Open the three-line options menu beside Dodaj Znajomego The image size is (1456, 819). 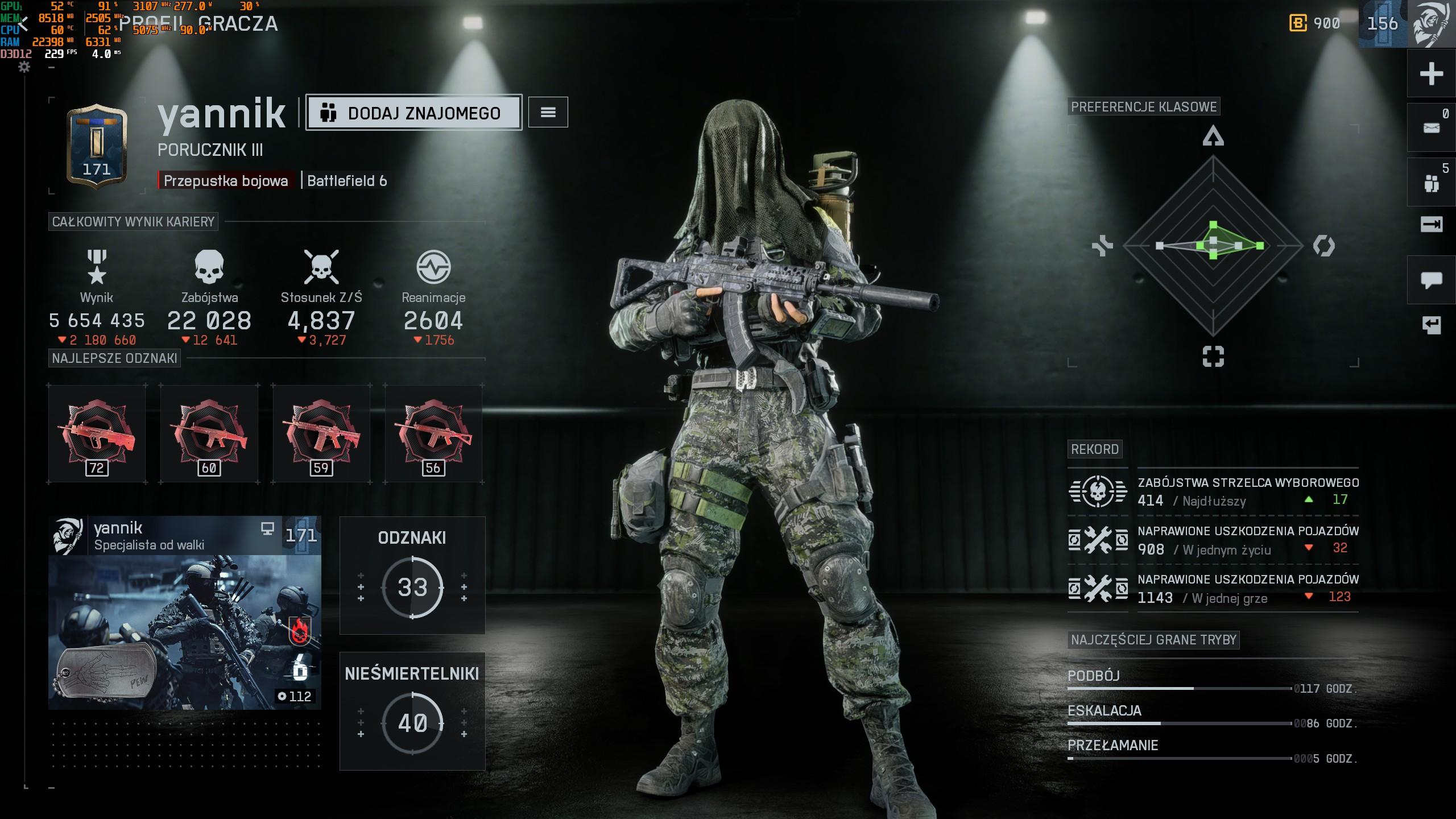(x=548, y=112)
